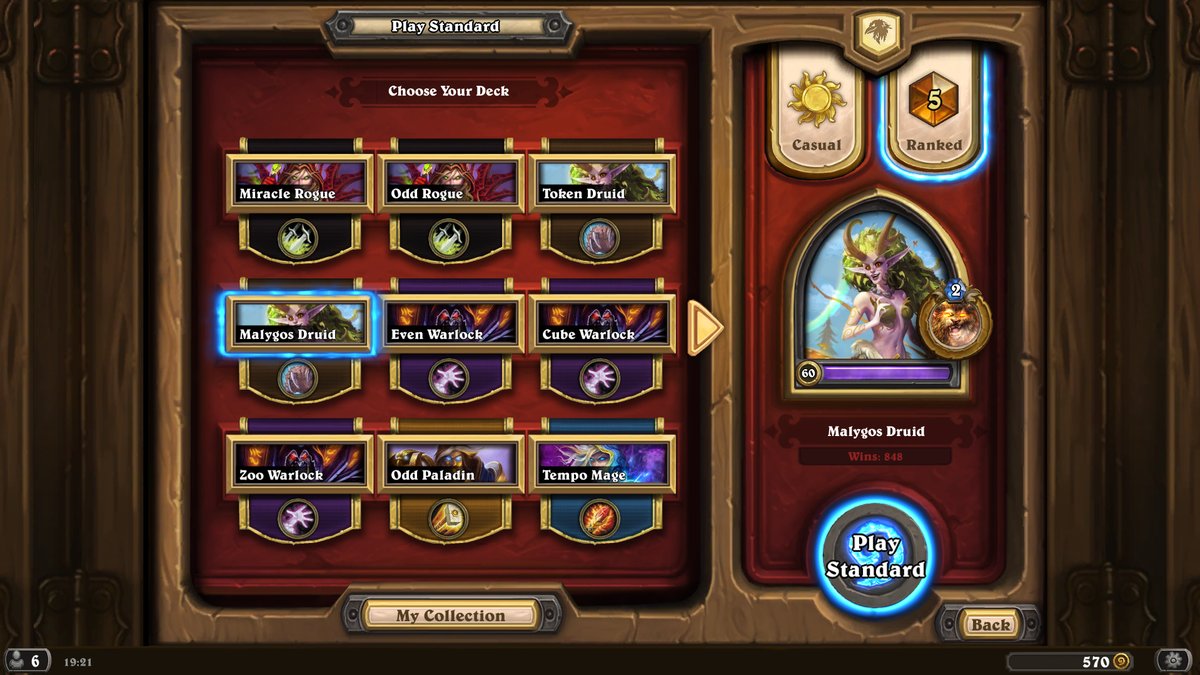Open the game options gear

click(1172, 661)
